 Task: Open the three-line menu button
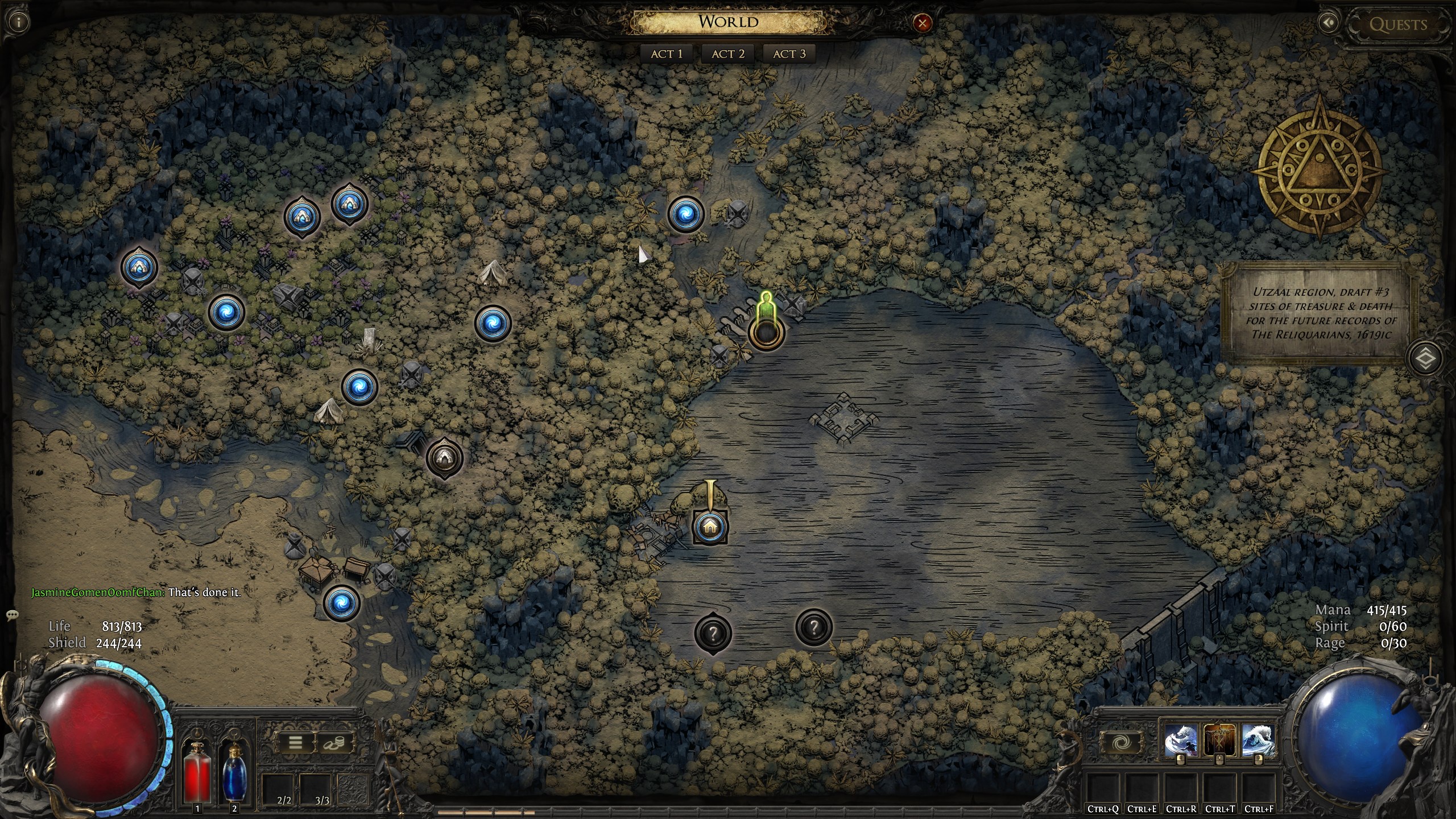296,742
